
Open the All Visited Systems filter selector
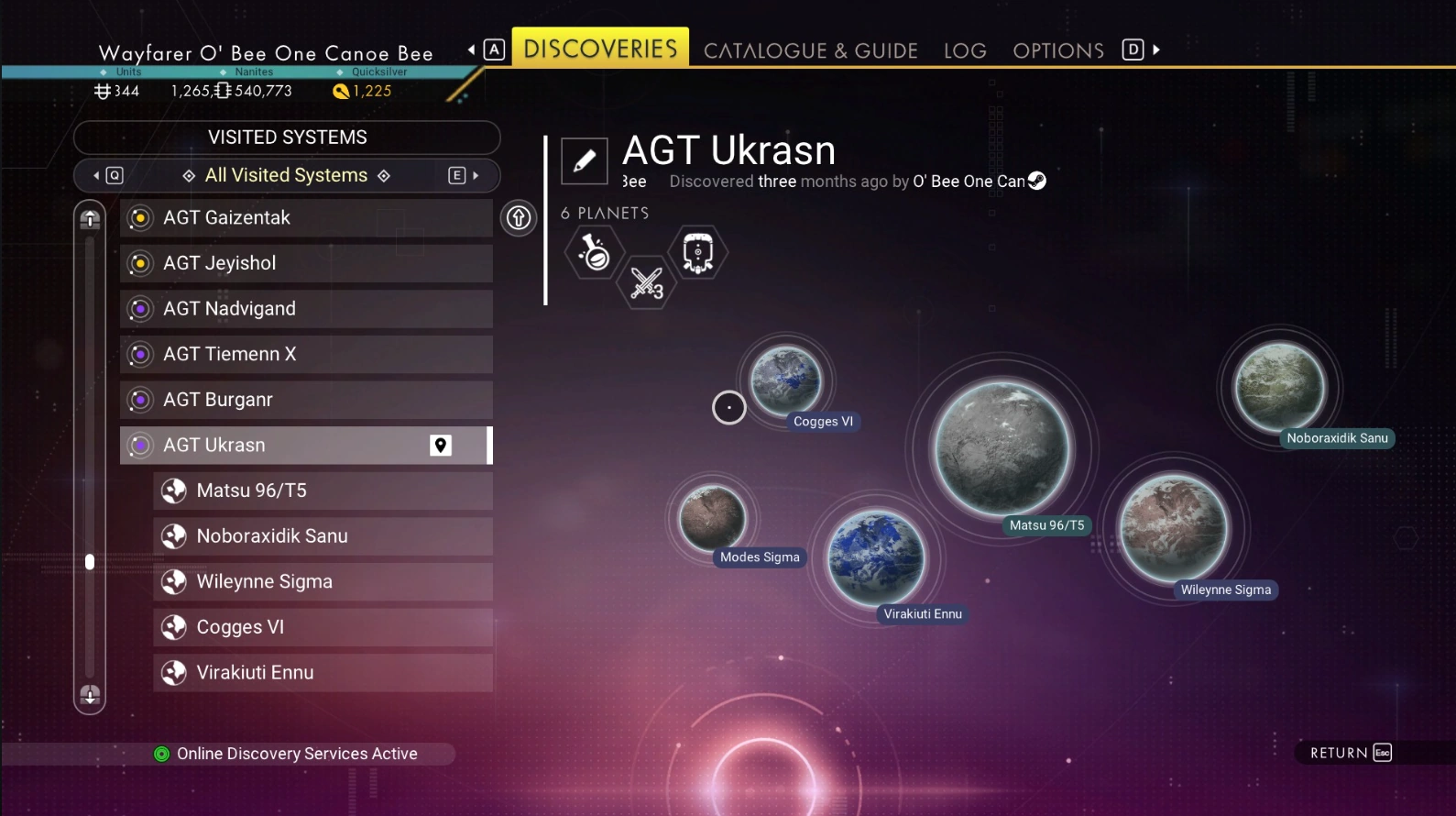286,175
